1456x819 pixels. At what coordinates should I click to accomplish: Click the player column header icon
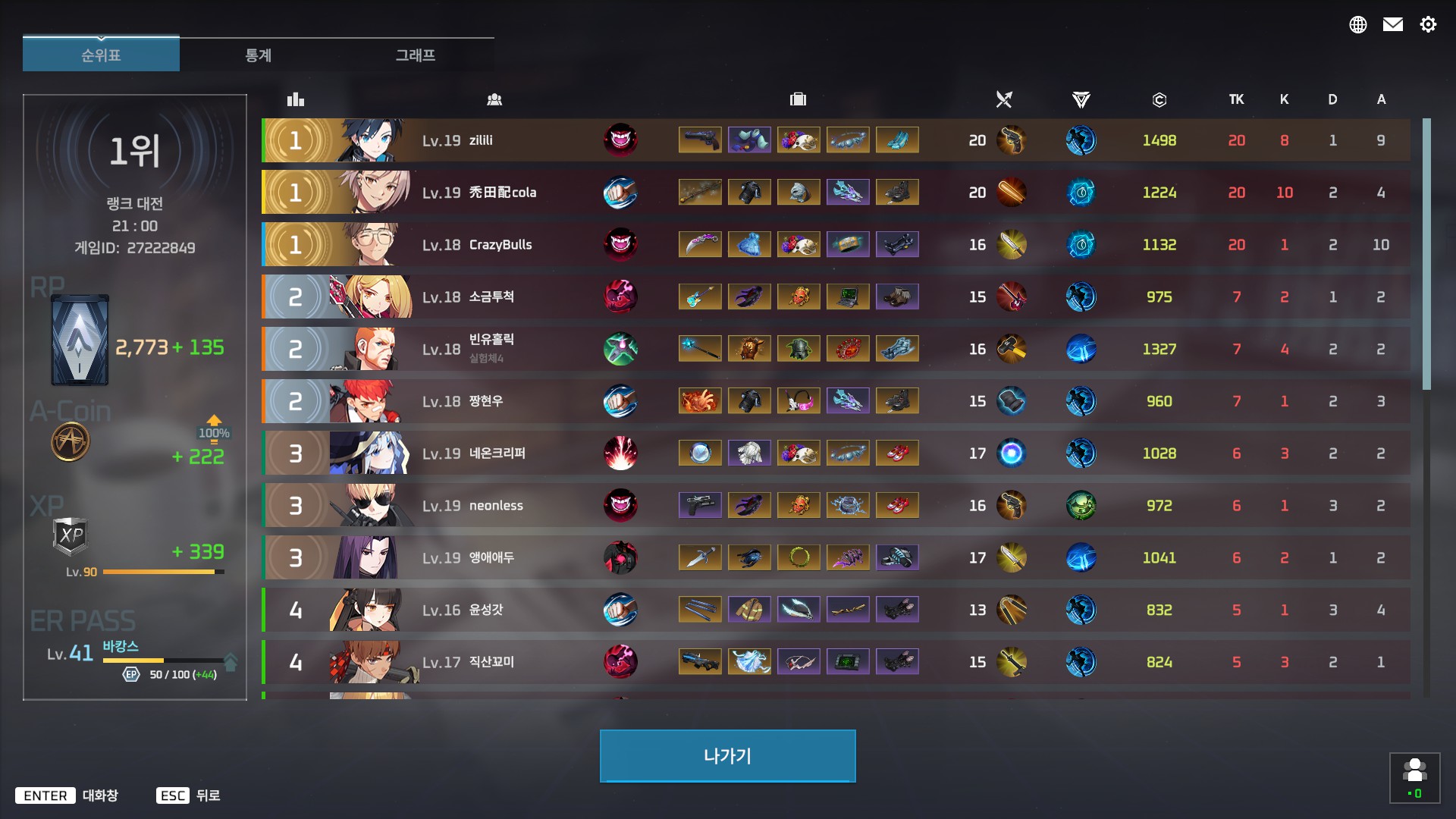tap(494, 99)
